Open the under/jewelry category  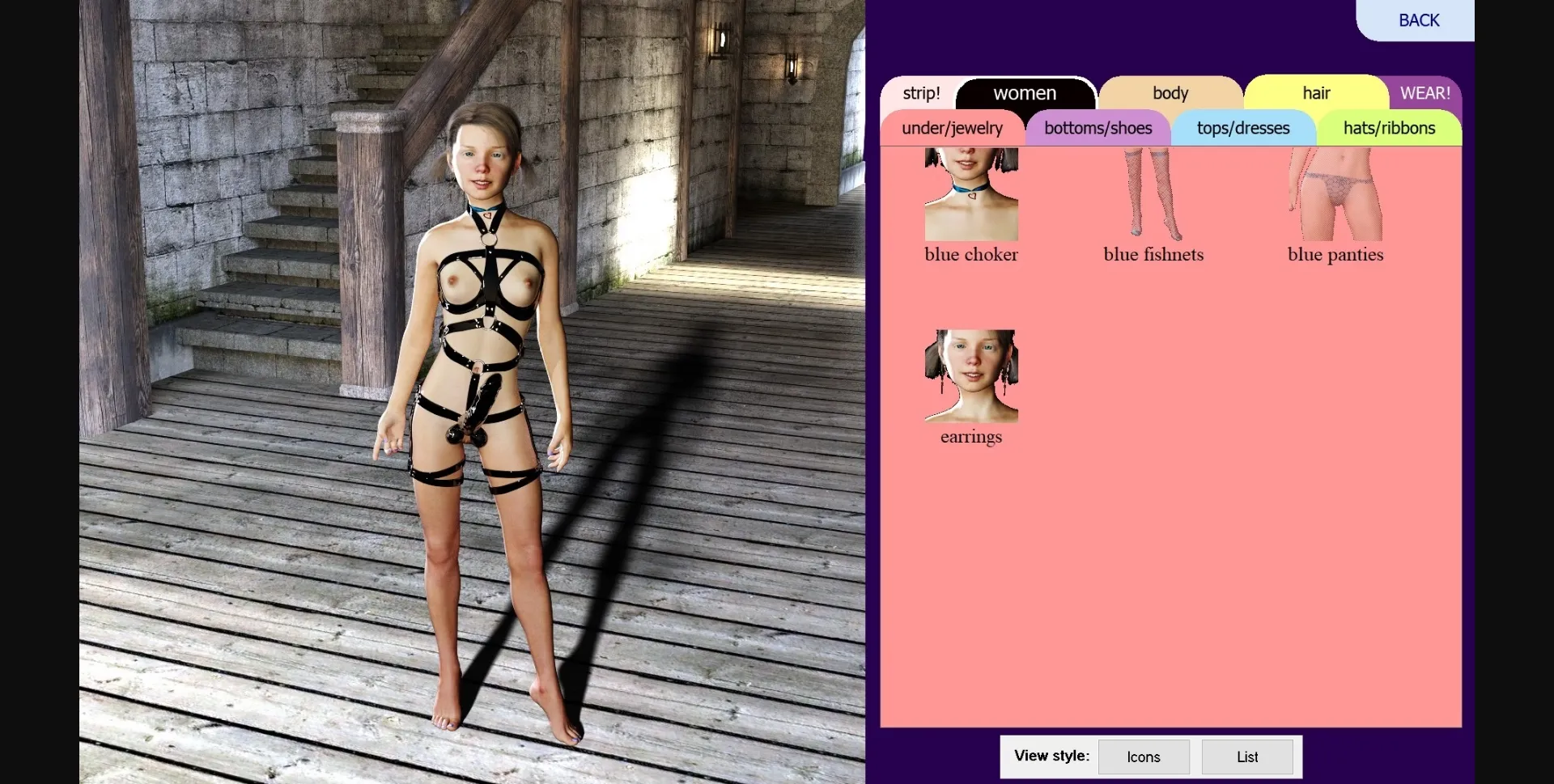coord(952,128)
